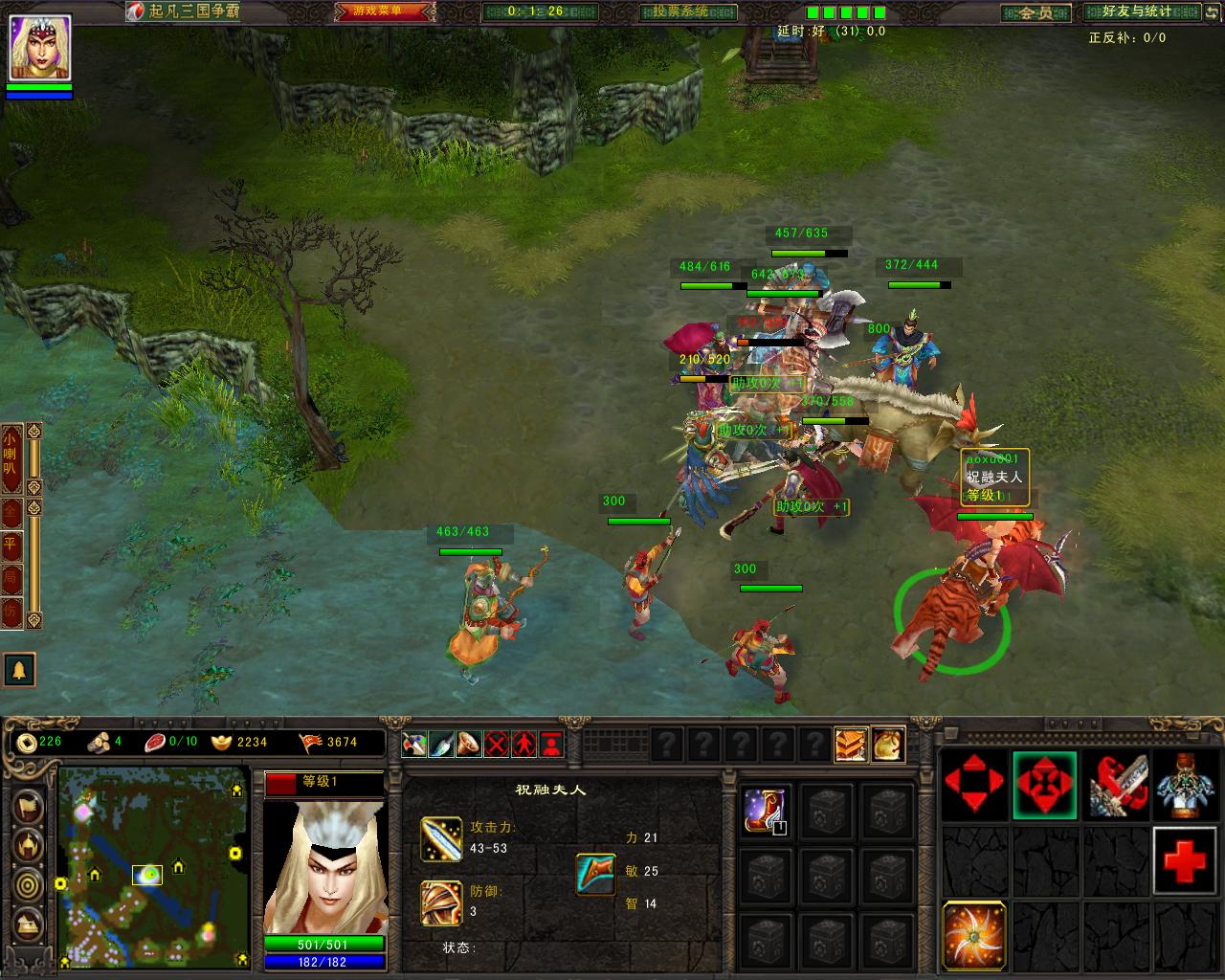1225x980 pixels.
Task: Activate the Hold Position command
Action: click(x=1045, y=786)
